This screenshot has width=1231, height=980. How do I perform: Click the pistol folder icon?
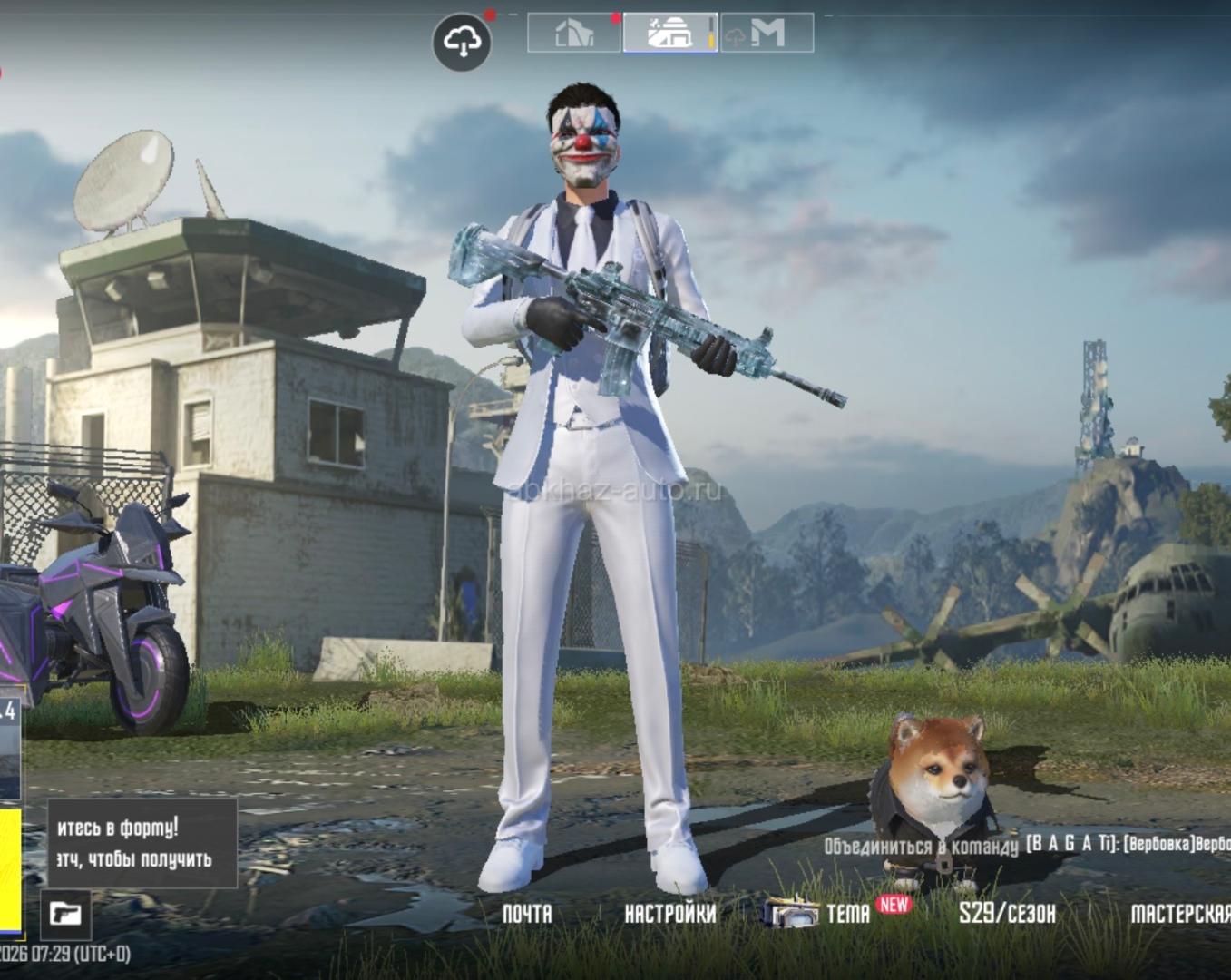coord(65,913)
